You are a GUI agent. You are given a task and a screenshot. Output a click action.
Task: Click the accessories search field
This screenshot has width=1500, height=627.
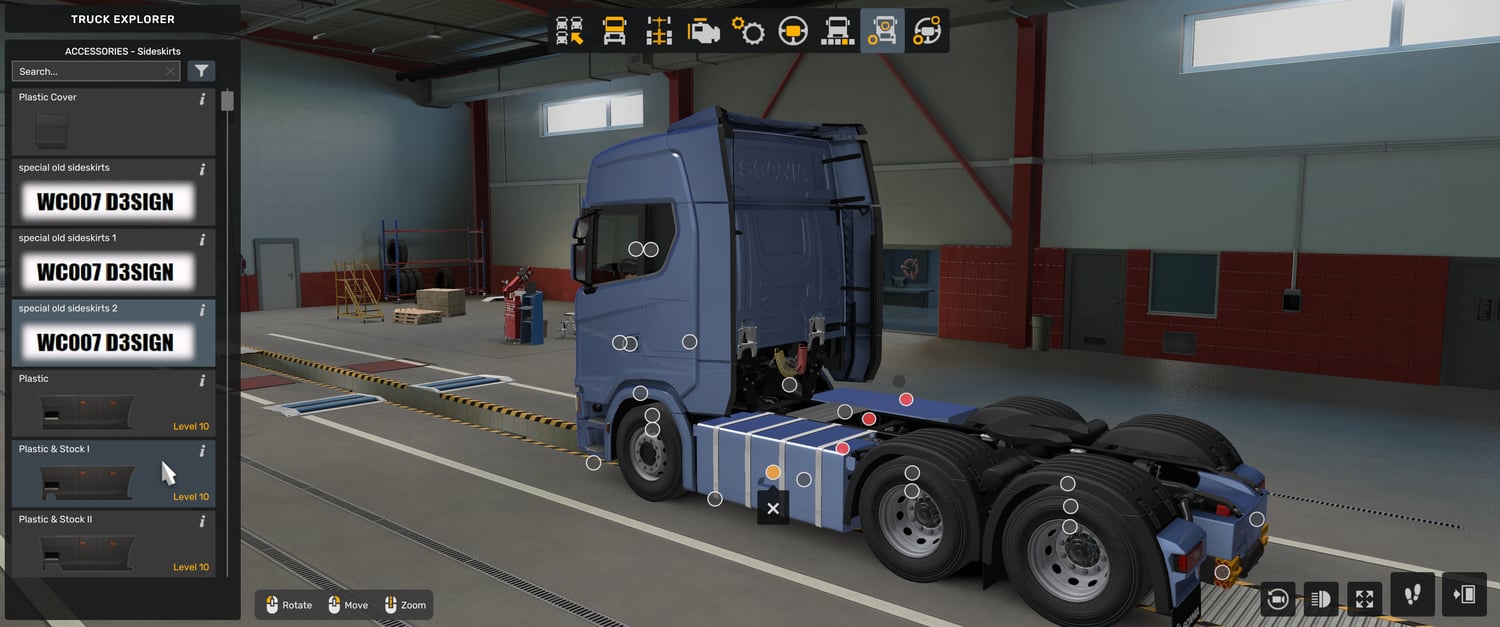[x=90, y=71]
